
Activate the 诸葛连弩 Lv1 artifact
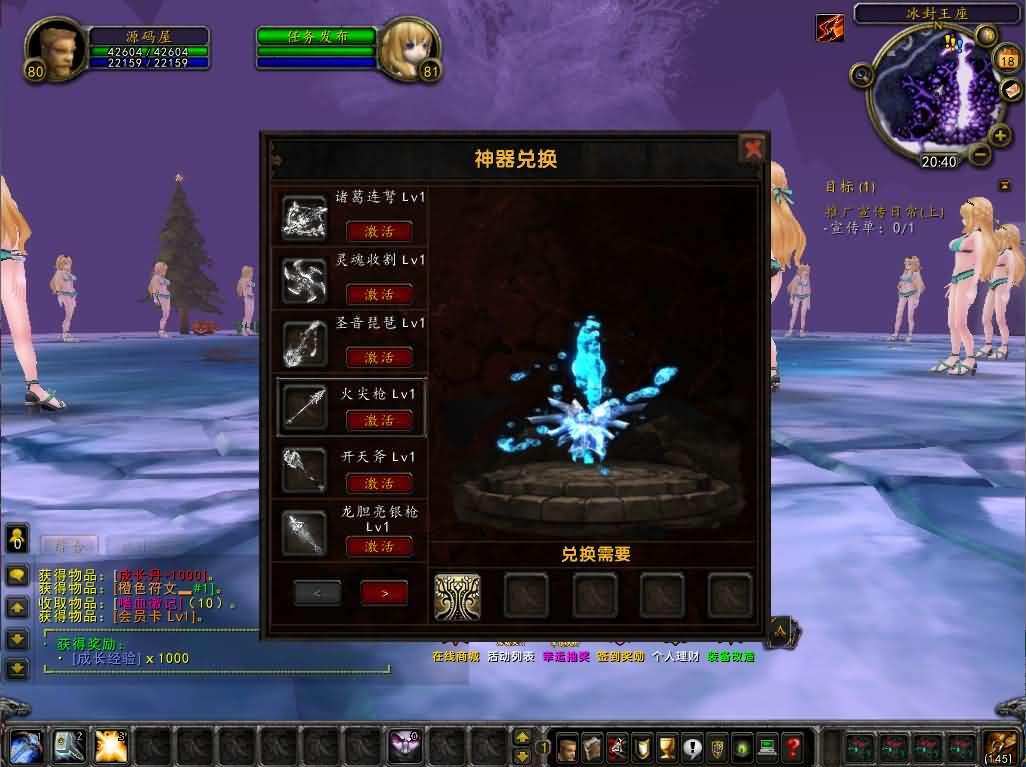tap(379, 231)
